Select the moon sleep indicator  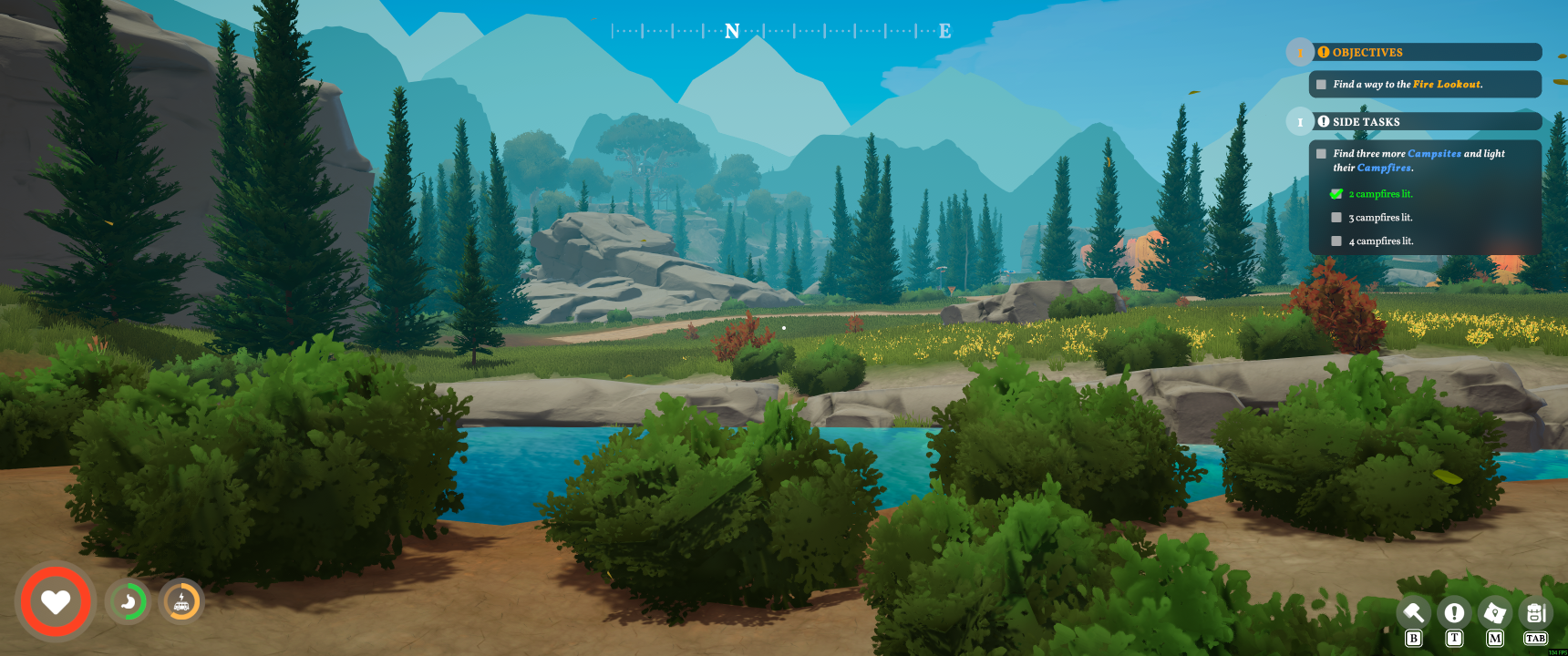(x=128, y=601)
